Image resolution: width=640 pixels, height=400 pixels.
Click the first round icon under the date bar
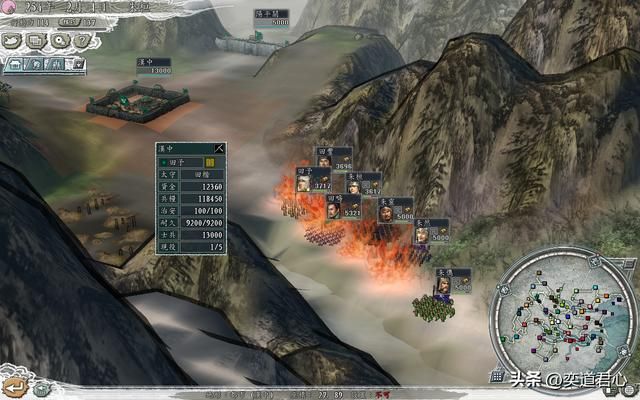(13, 41)
